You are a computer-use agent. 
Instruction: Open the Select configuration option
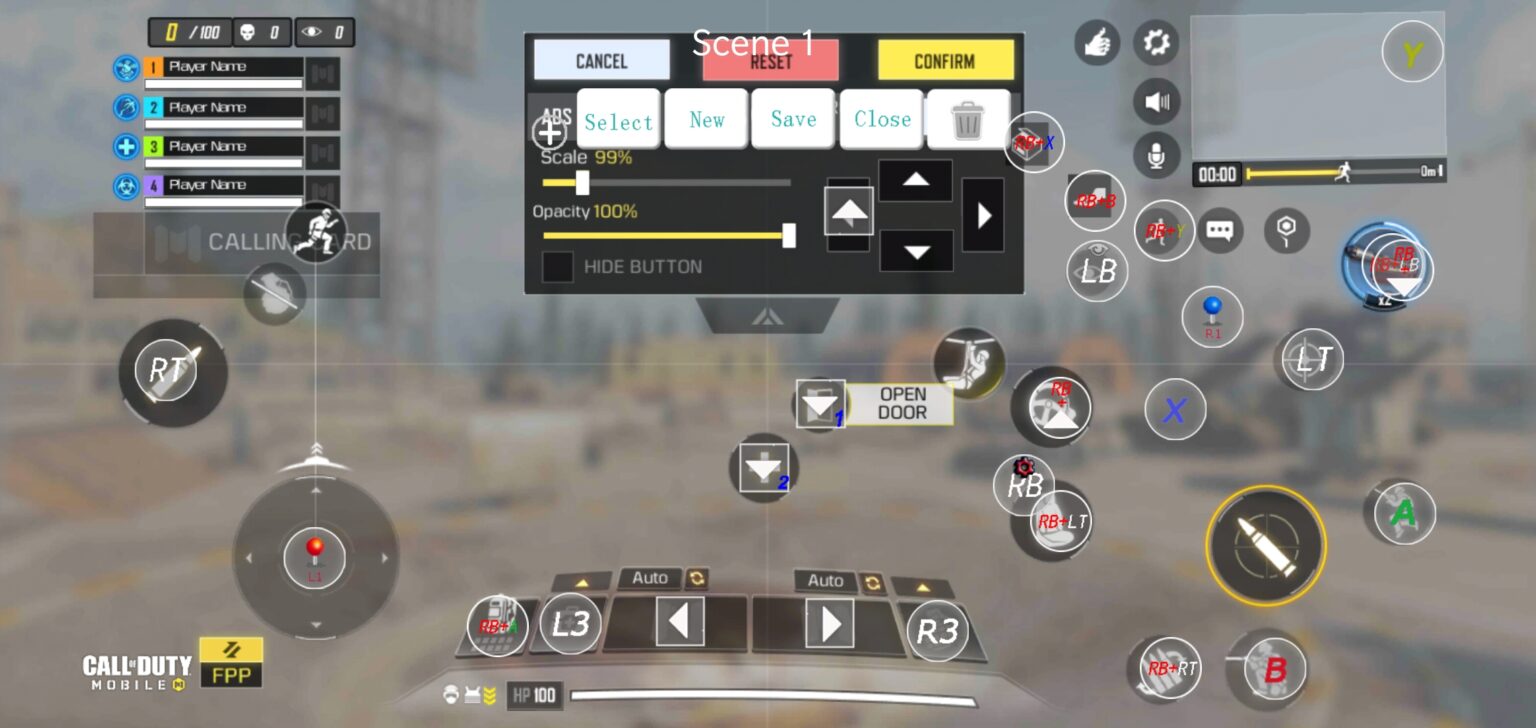[x=618, y=118]
